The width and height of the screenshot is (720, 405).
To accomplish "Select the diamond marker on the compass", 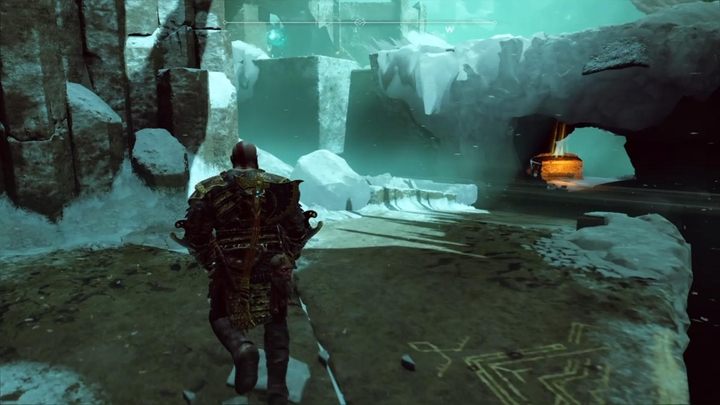I will click(x=360, y=21).
